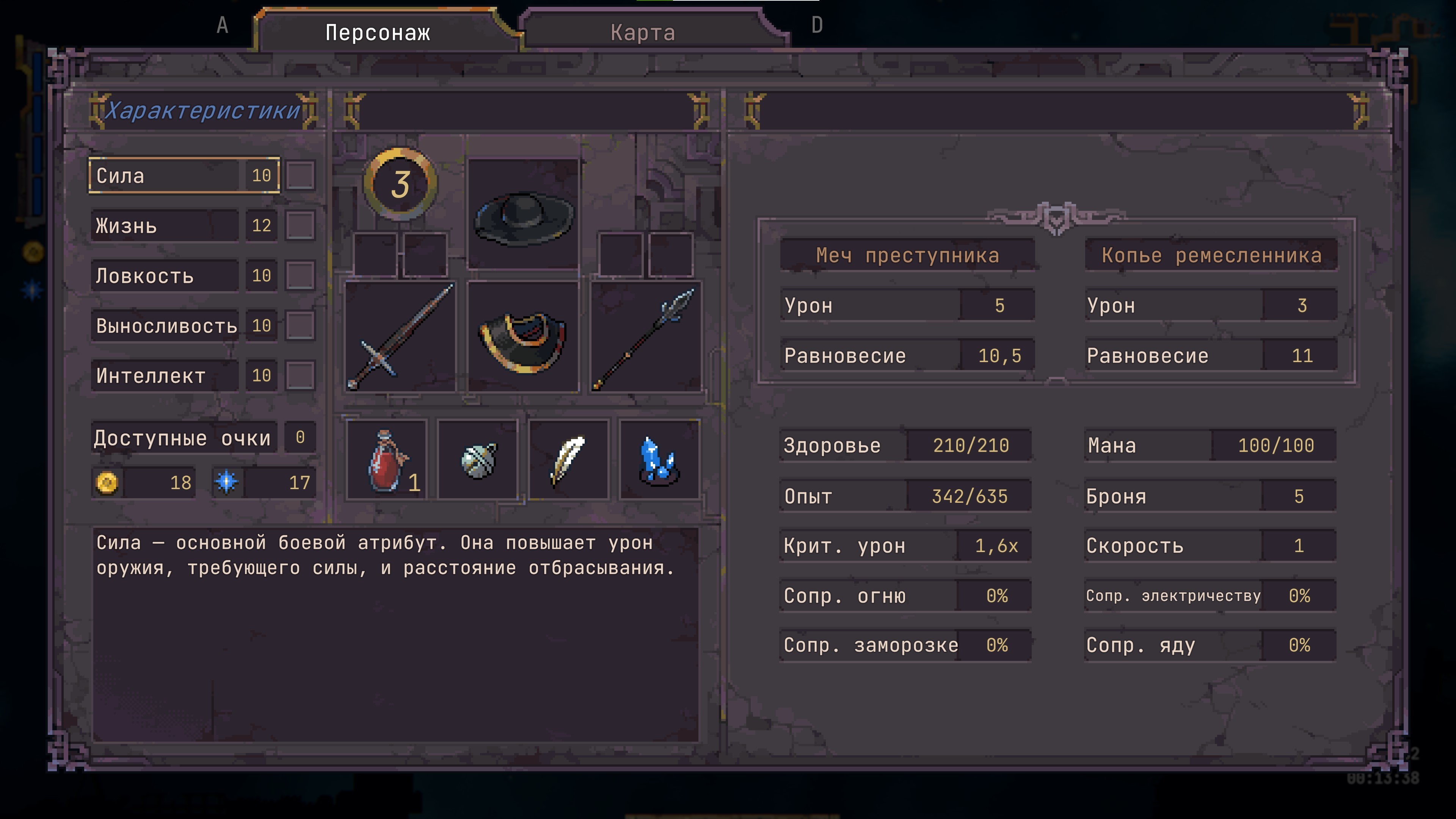Select the Сила attribute row
The image size is (1456, 819).
tap(184, 176)
